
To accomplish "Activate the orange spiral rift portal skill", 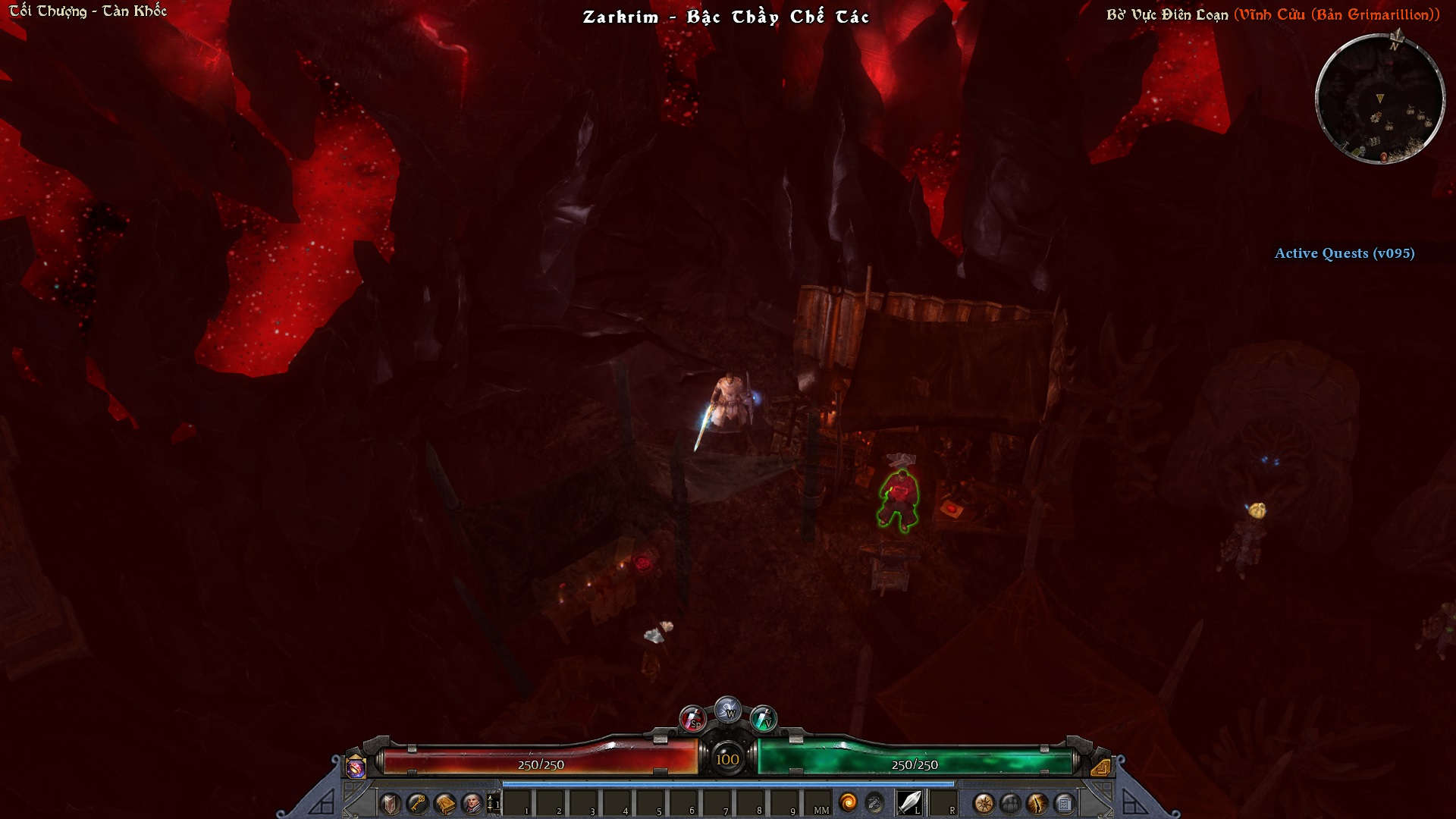I will click(x=848, y=802).
